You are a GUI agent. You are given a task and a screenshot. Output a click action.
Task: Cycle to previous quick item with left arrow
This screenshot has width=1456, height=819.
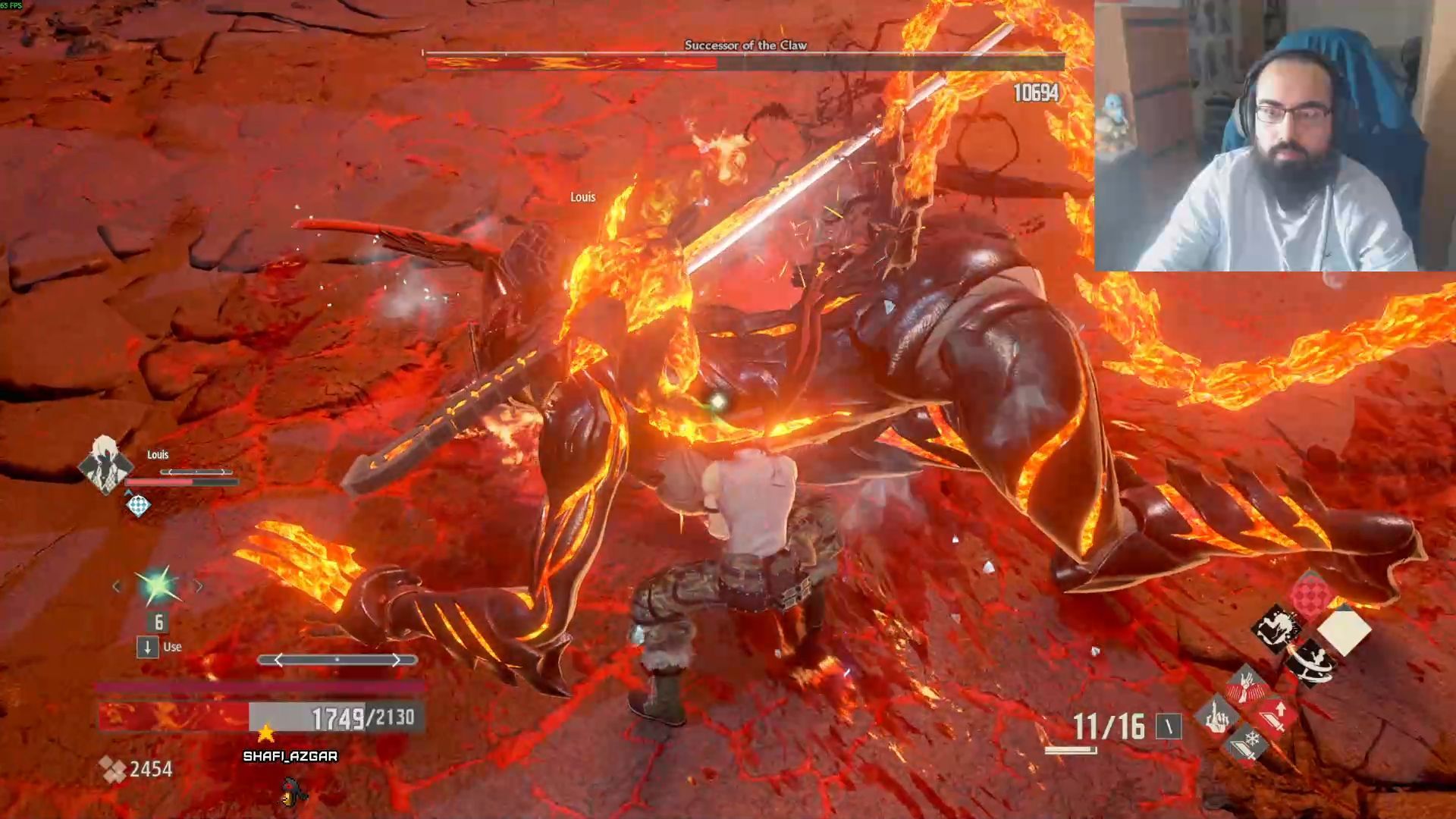tap(117, 586)
